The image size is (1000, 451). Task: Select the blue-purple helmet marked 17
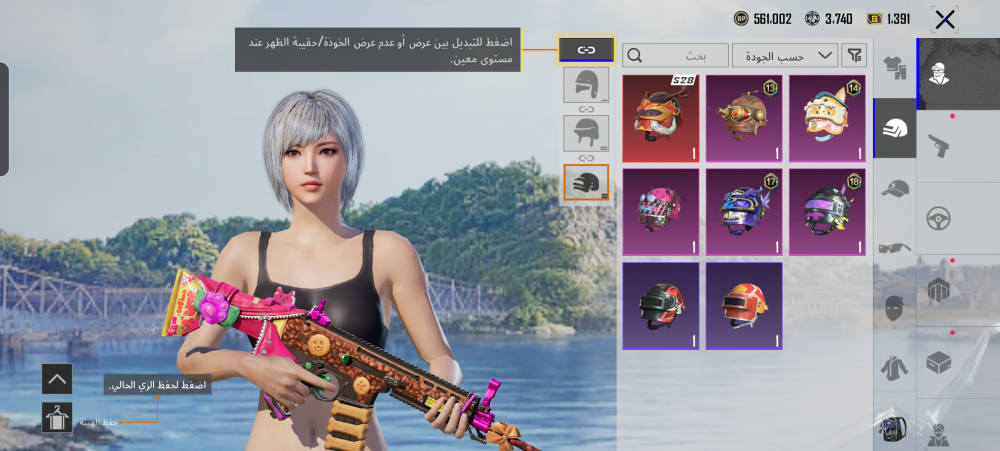(x=743, y=211)
